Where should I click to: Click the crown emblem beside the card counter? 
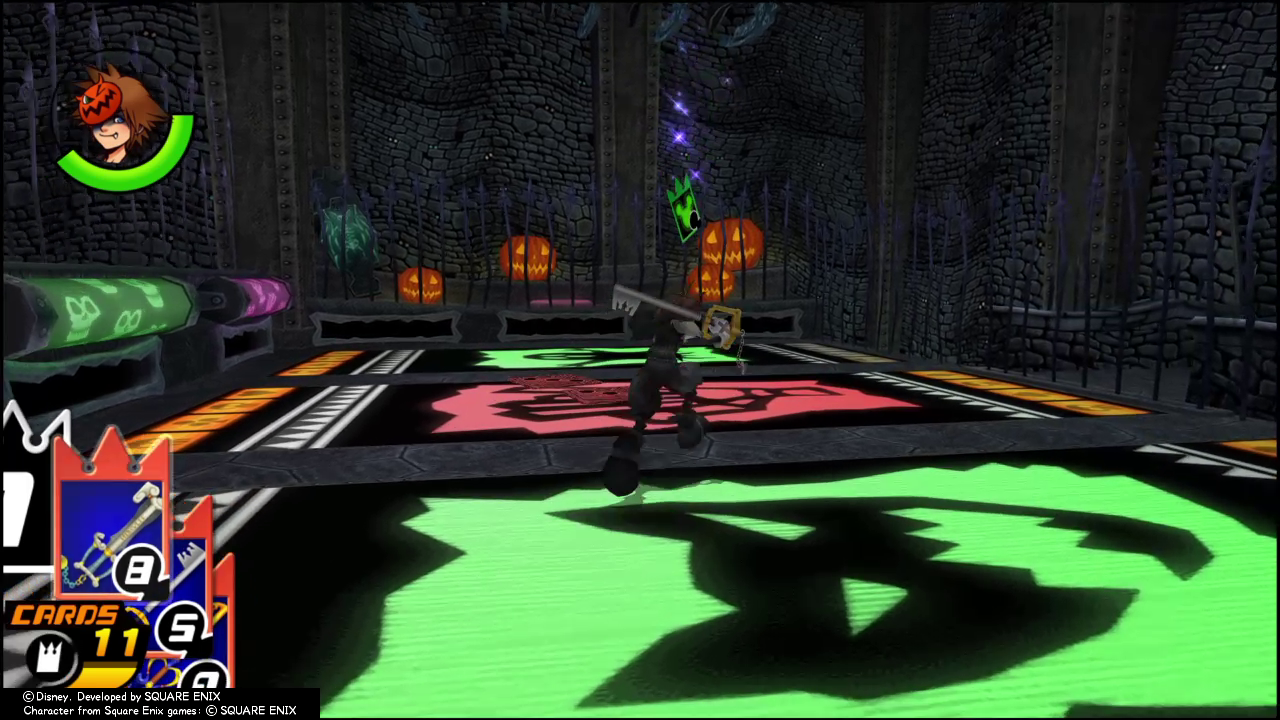pos(50,656)
